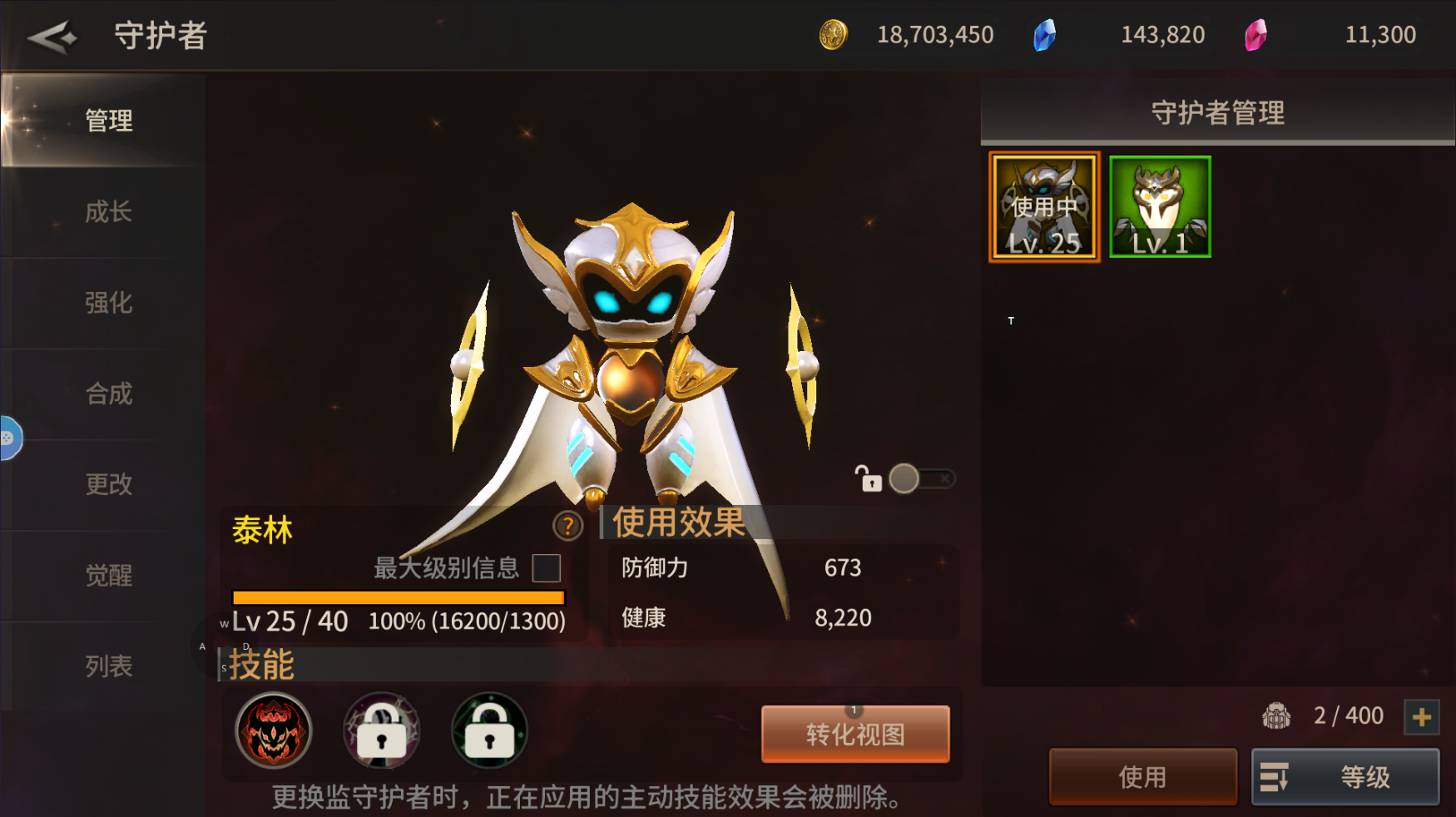
Task: Select the green Lv. 1 guardian
Action: (1160, 207)
